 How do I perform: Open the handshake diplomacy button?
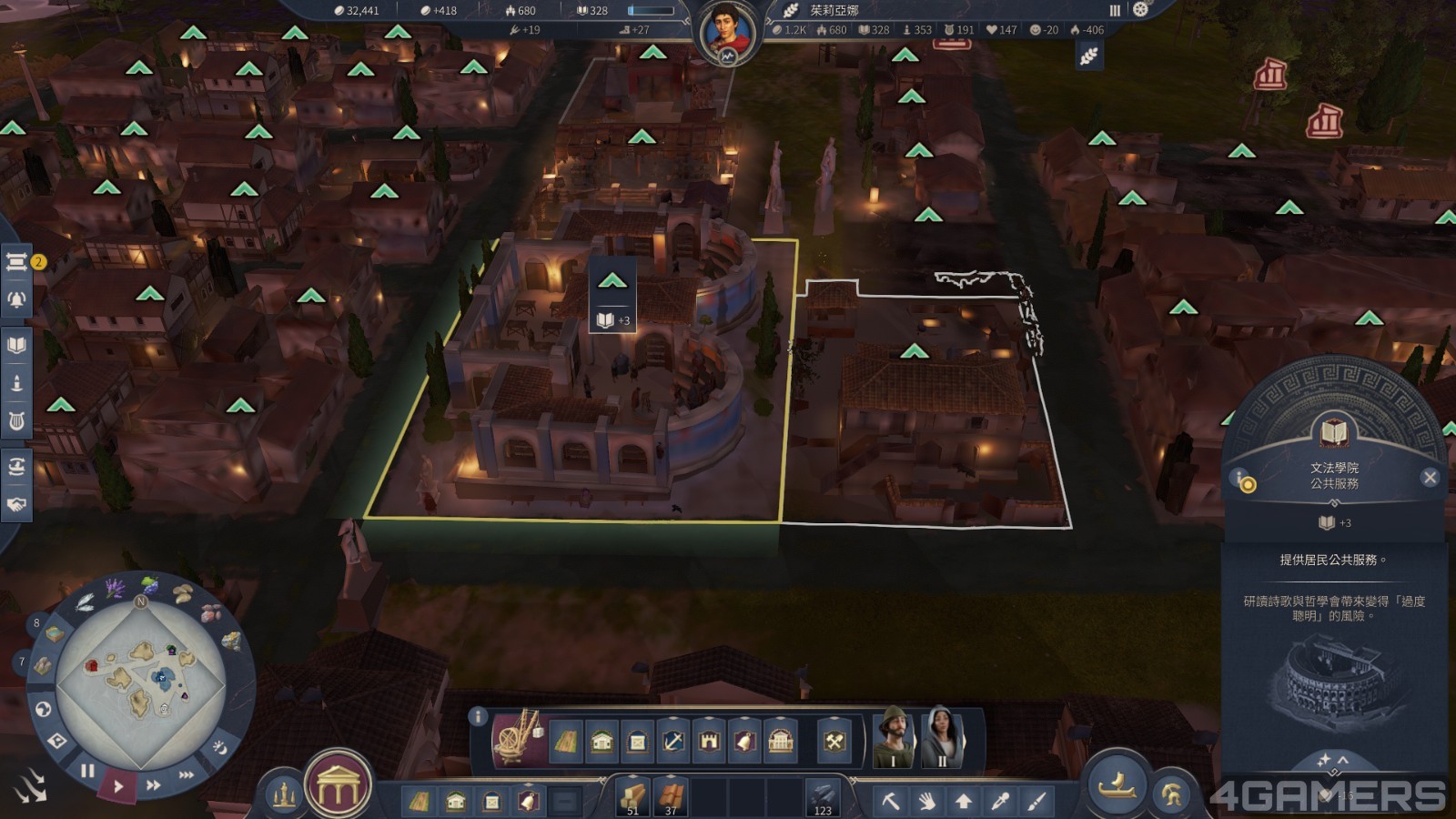(x=16, y=504)
